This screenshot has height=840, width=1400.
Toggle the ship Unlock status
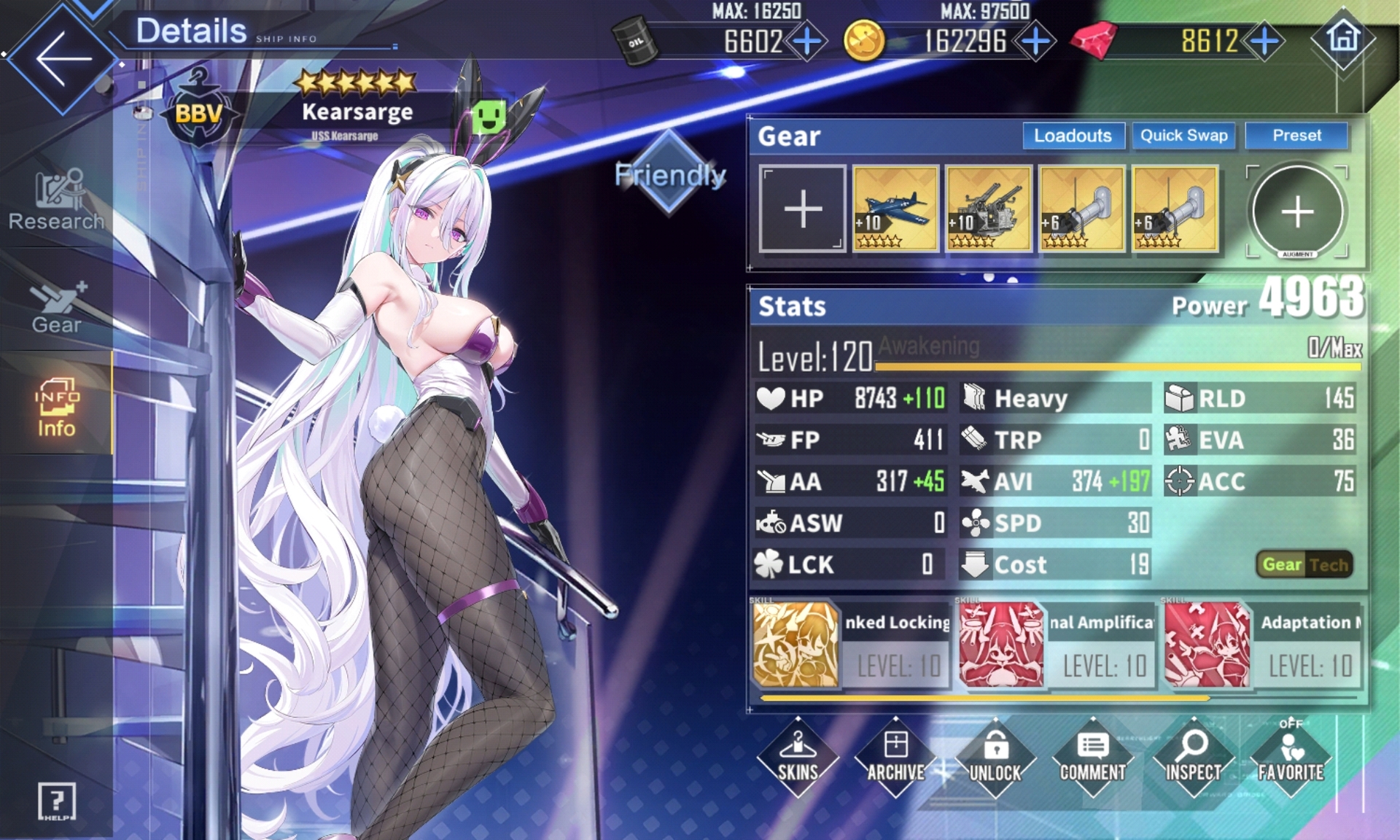click(x=995, y=756)
